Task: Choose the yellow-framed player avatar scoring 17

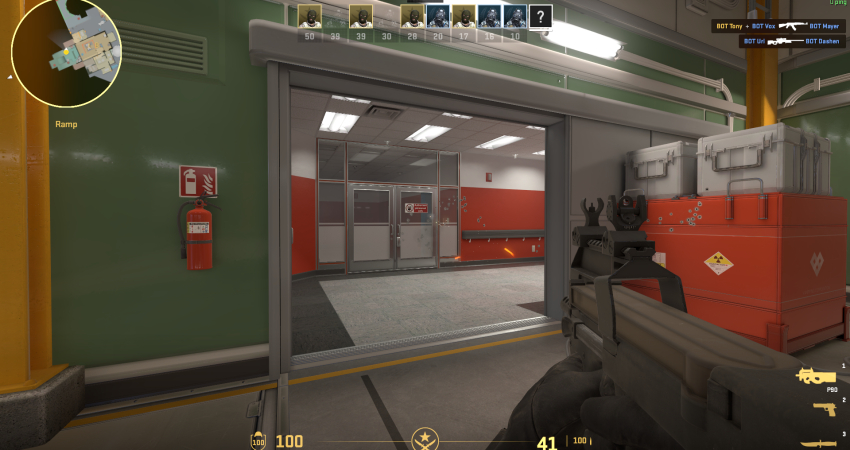Action: [463, 17]
